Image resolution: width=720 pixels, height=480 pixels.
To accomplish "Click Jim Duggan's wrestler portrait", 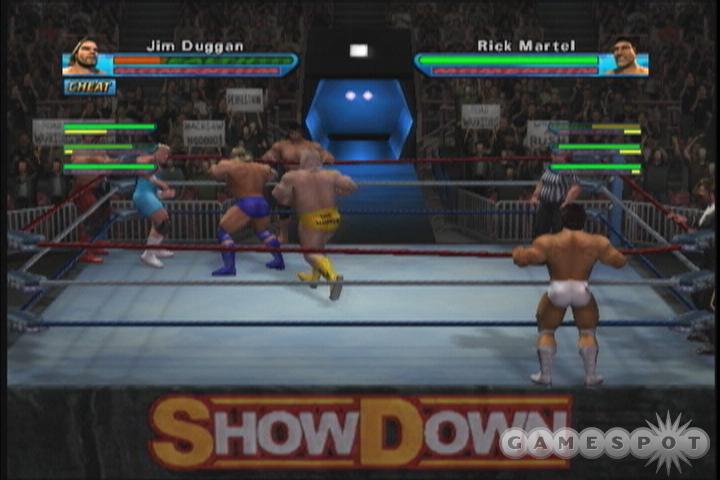I will pyautogui.click(x=86, y=57).
